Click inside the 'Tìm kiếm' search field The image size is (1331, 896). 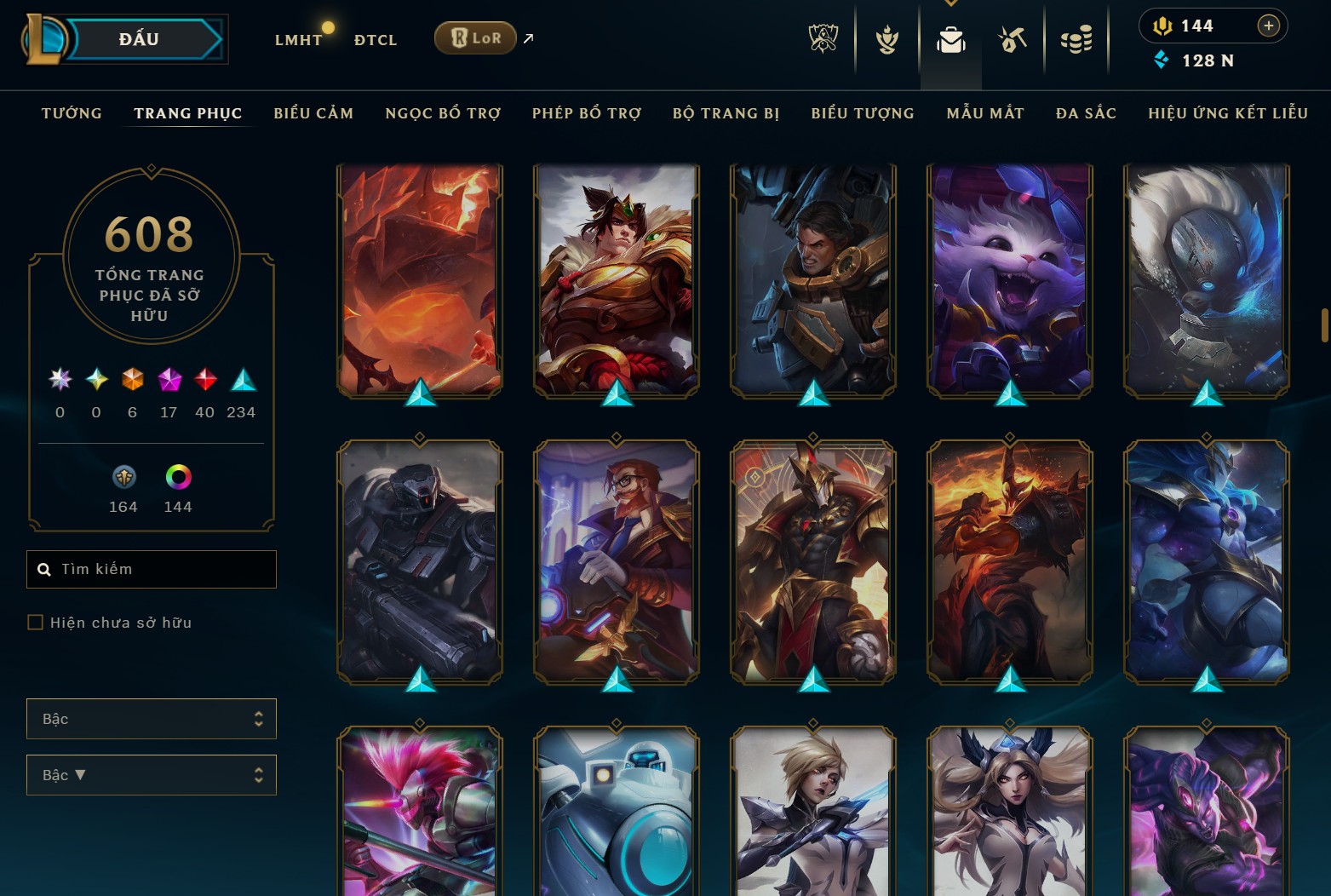pos(151,569)
